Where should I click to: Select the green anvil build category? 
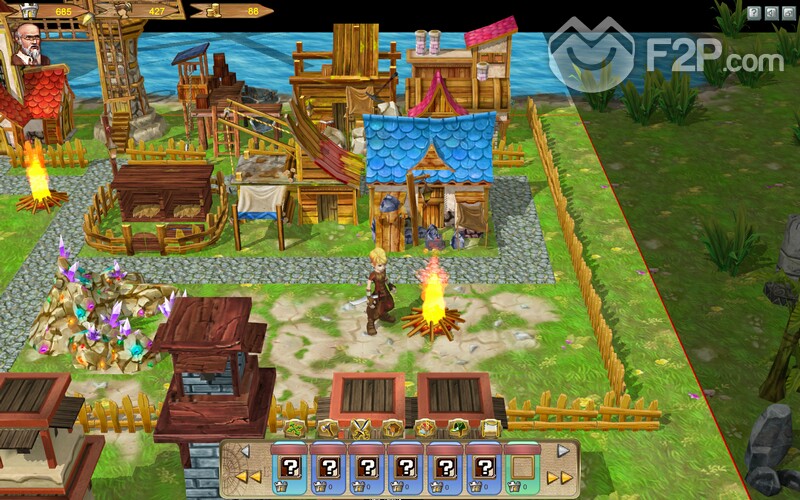tap(457, 428)
